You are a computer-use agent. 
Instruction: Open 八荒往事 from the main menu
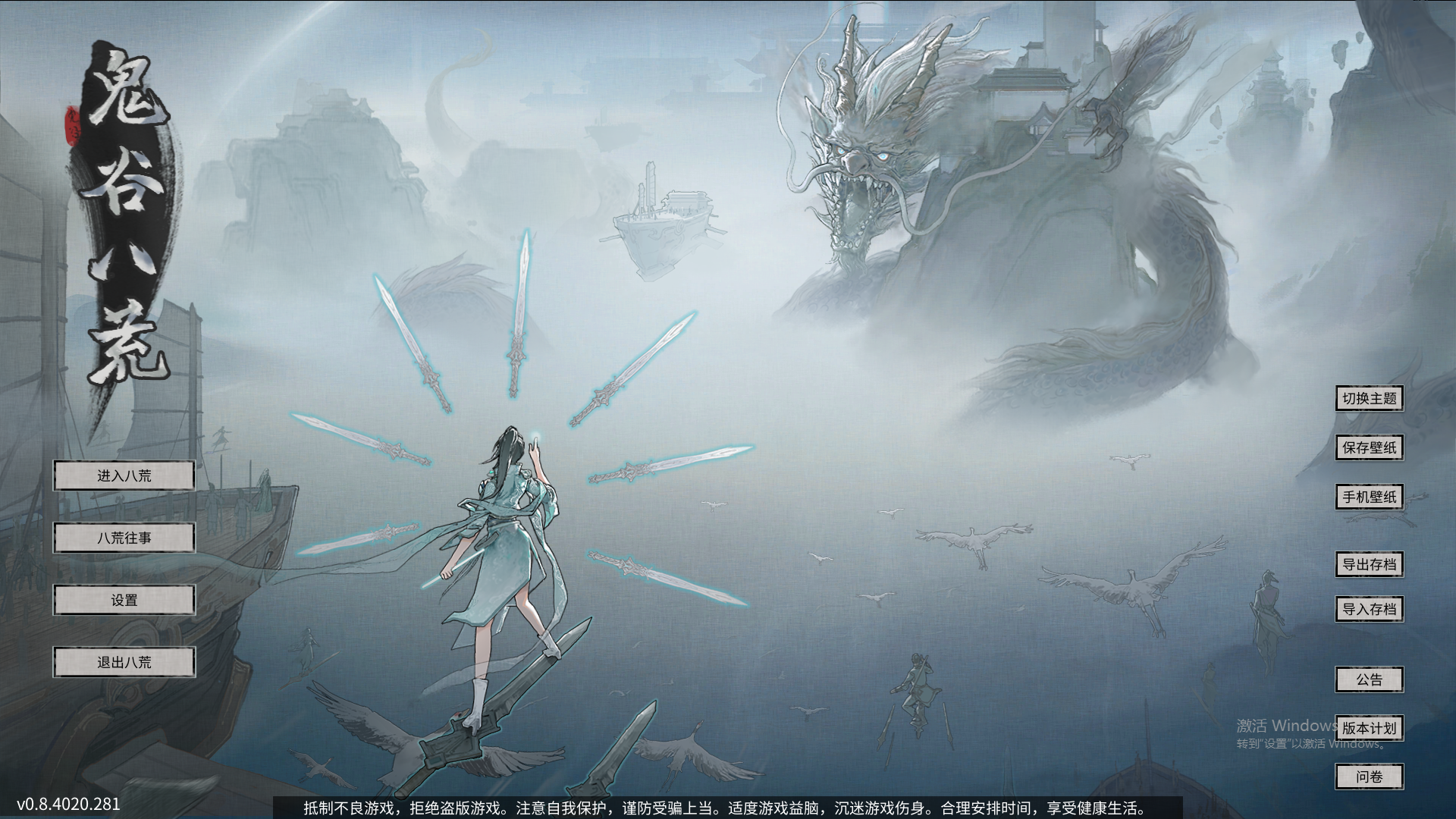tap(124, 538)
